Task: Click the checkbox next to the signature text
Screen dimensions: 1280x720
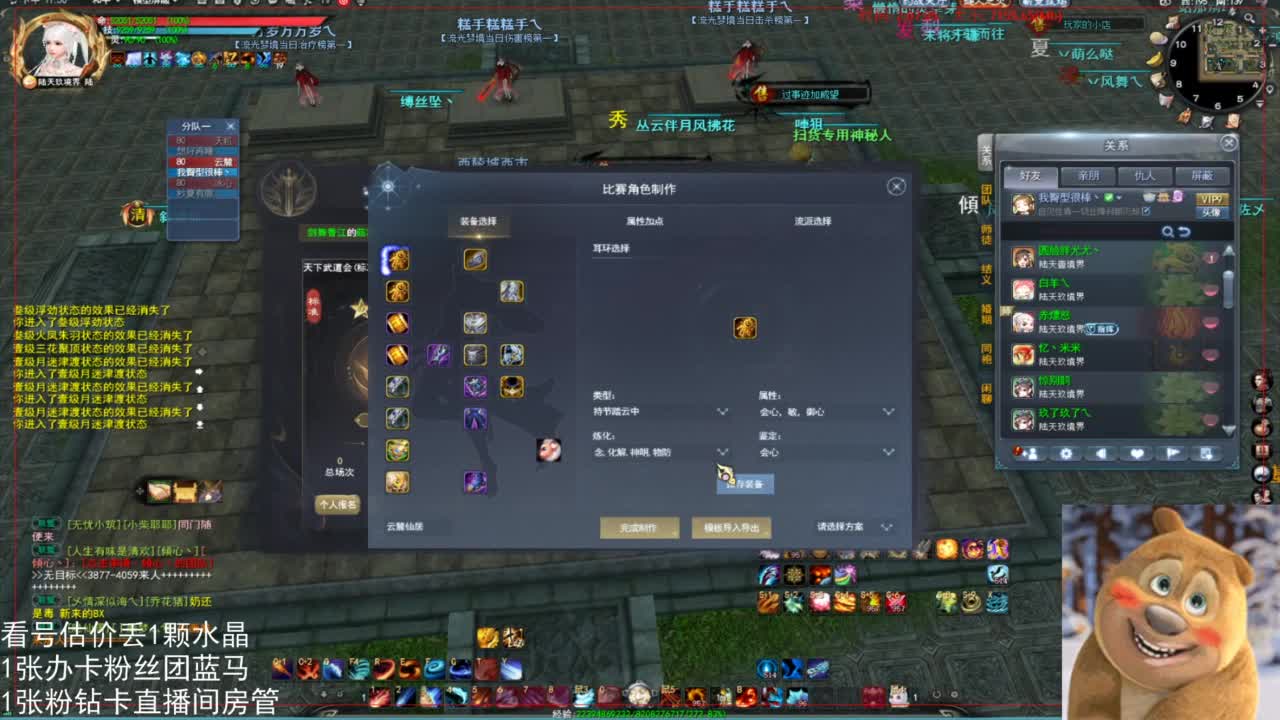Action: click(x=1147, y=210)
